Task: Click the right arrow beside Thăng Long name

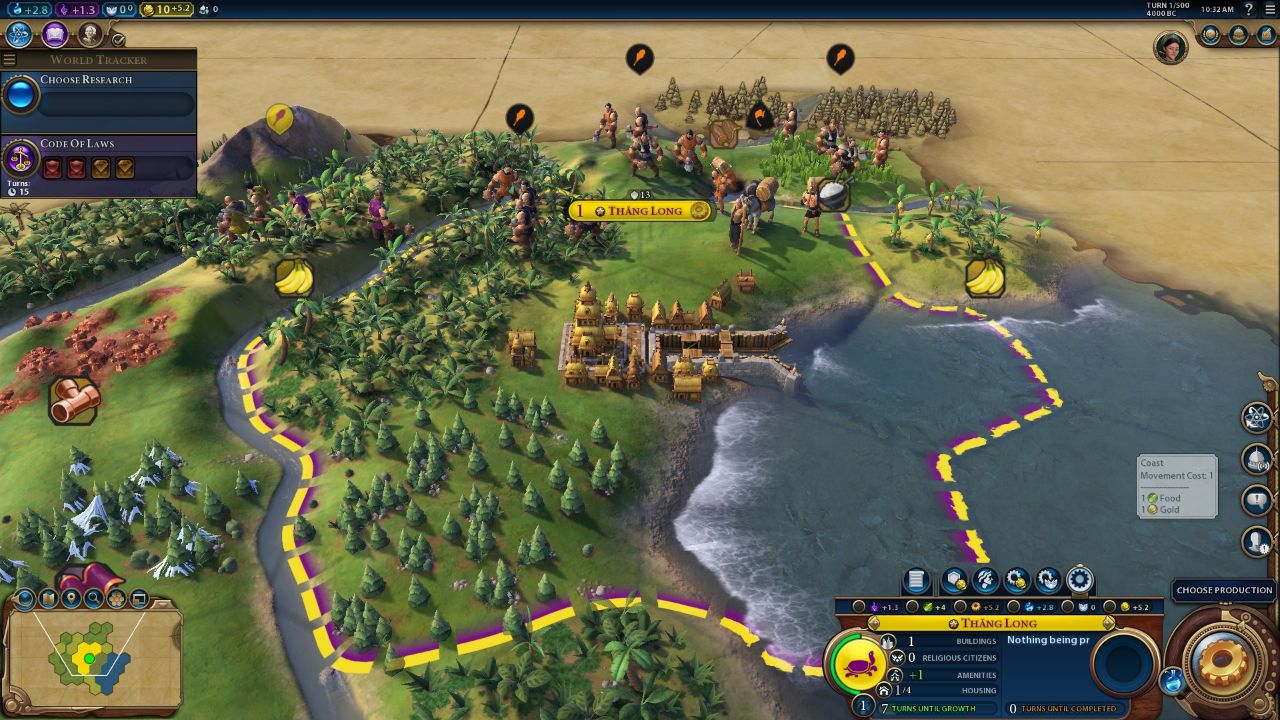Action: pyautogui.click(x=1107, y=623)
